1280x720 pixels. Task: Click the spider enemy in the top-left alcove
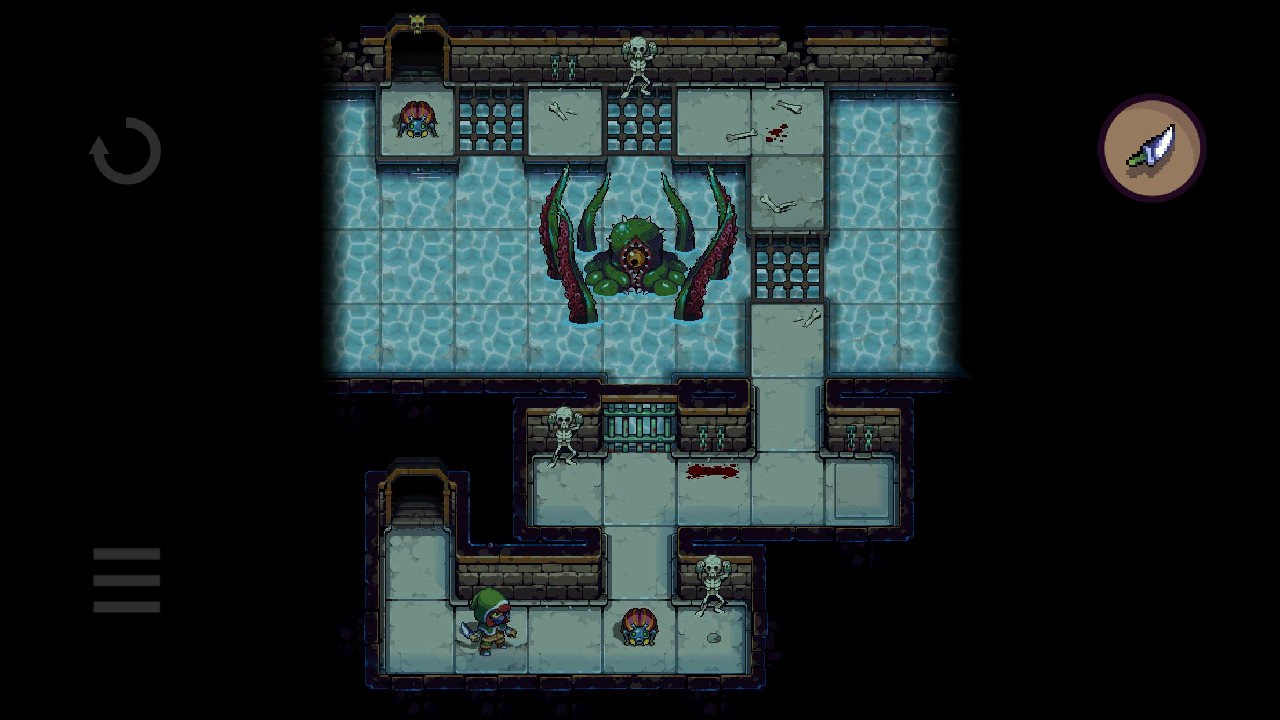click(417, 120)
